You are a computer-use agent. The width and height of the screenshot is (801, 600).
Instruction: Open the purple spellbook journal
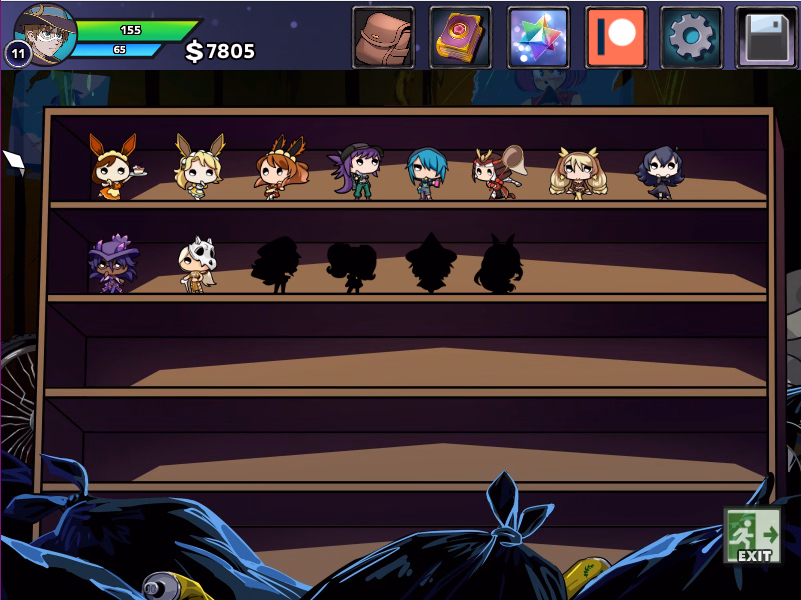(461, 38)
